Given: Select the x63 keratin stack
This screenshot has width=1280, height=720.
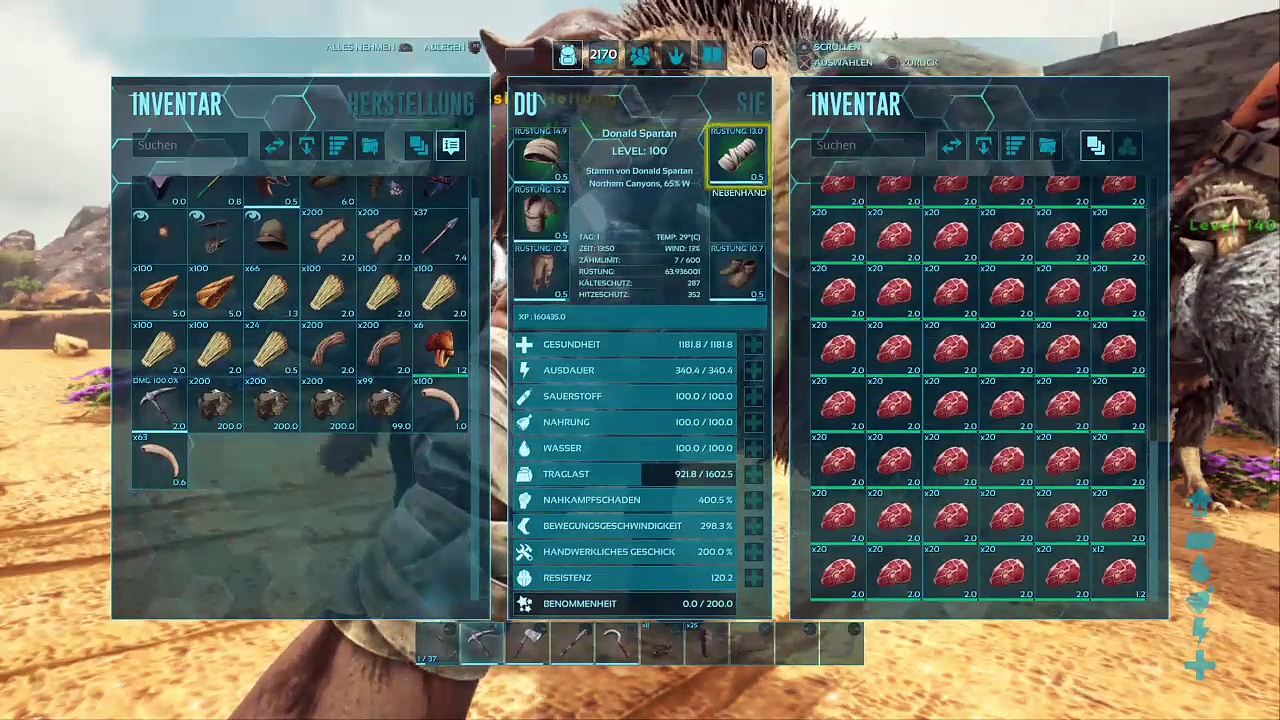Looking at the screenshot, I should (x=159, y=460).
